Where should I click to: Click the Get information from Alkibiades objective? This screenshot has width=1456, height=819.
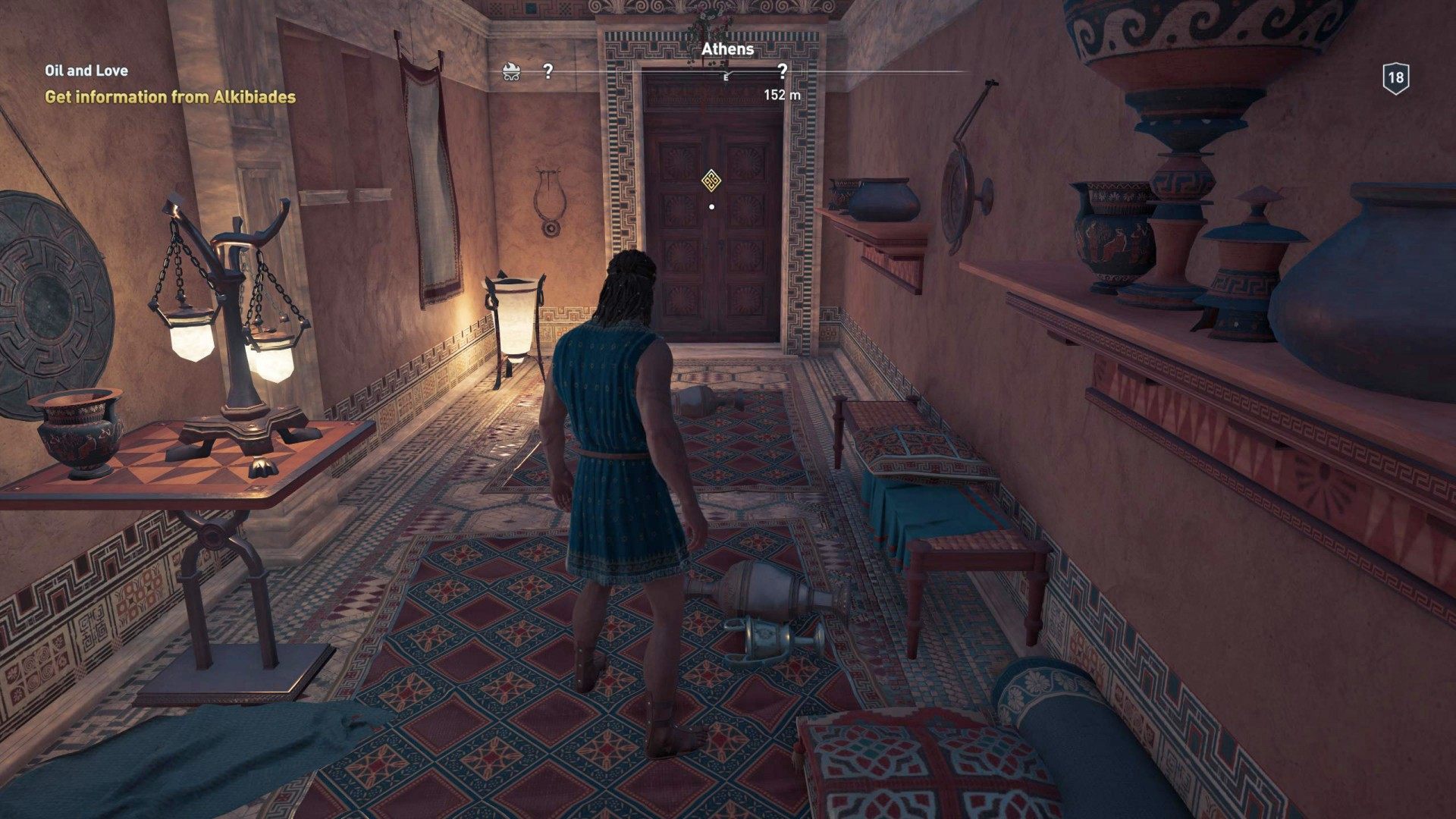point(170,97)
